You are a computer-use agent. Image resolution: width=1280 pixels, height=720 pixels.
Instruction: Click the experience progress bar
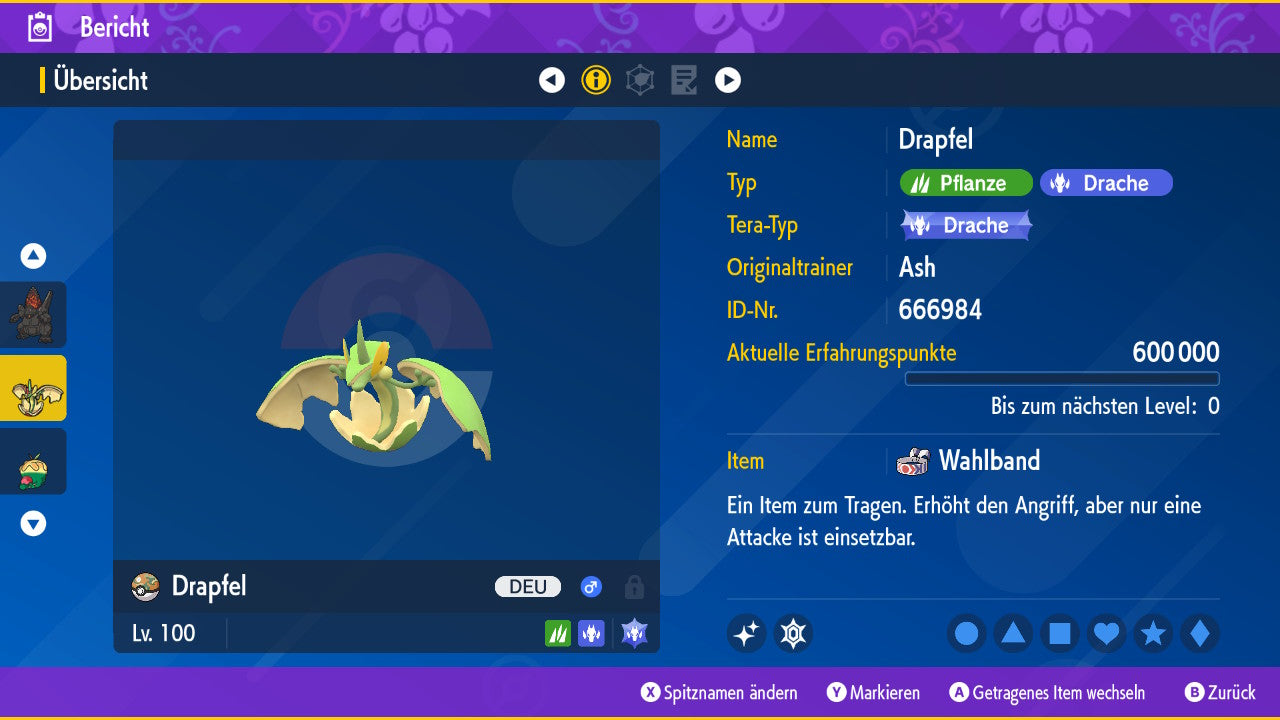(1063, 378)
